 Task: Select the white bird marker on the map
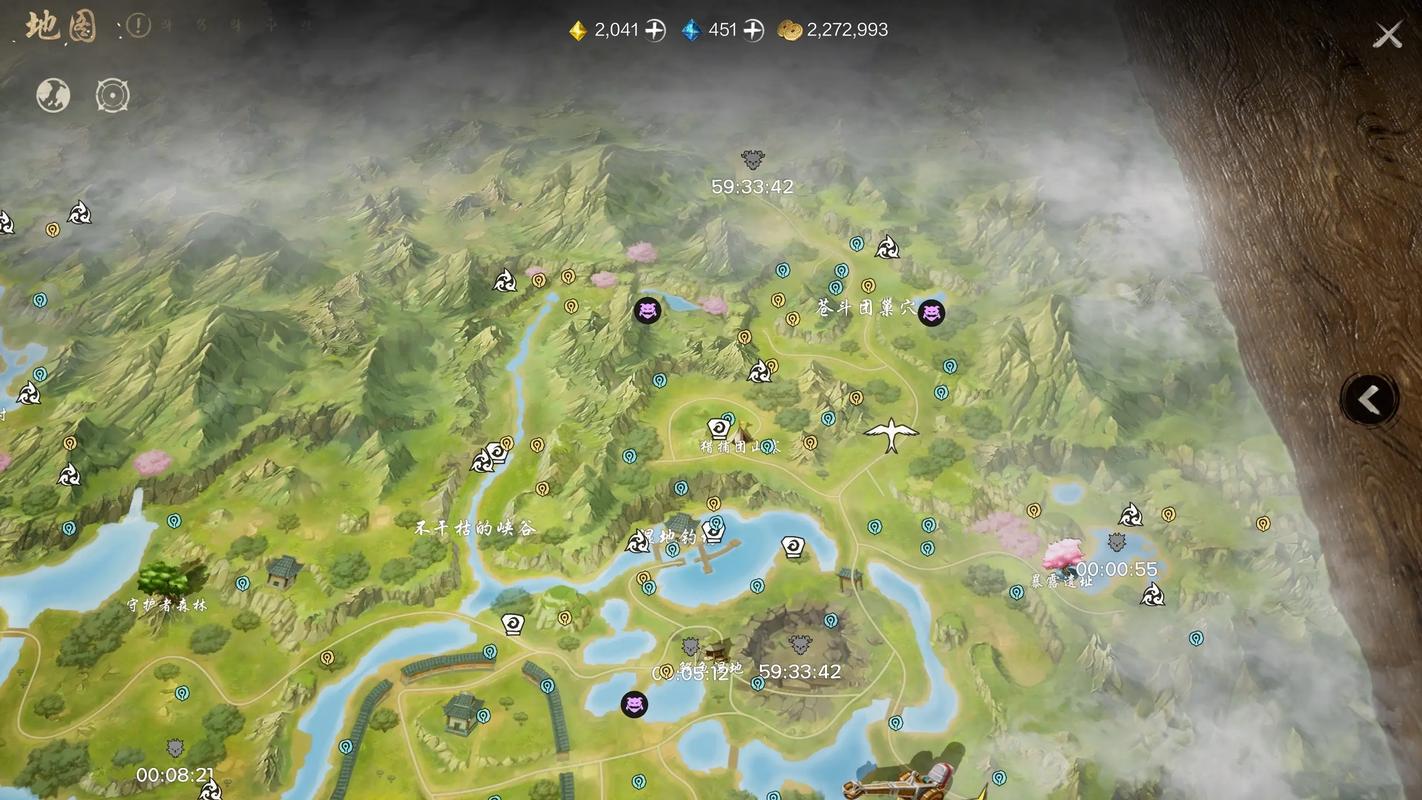(890, 434)
